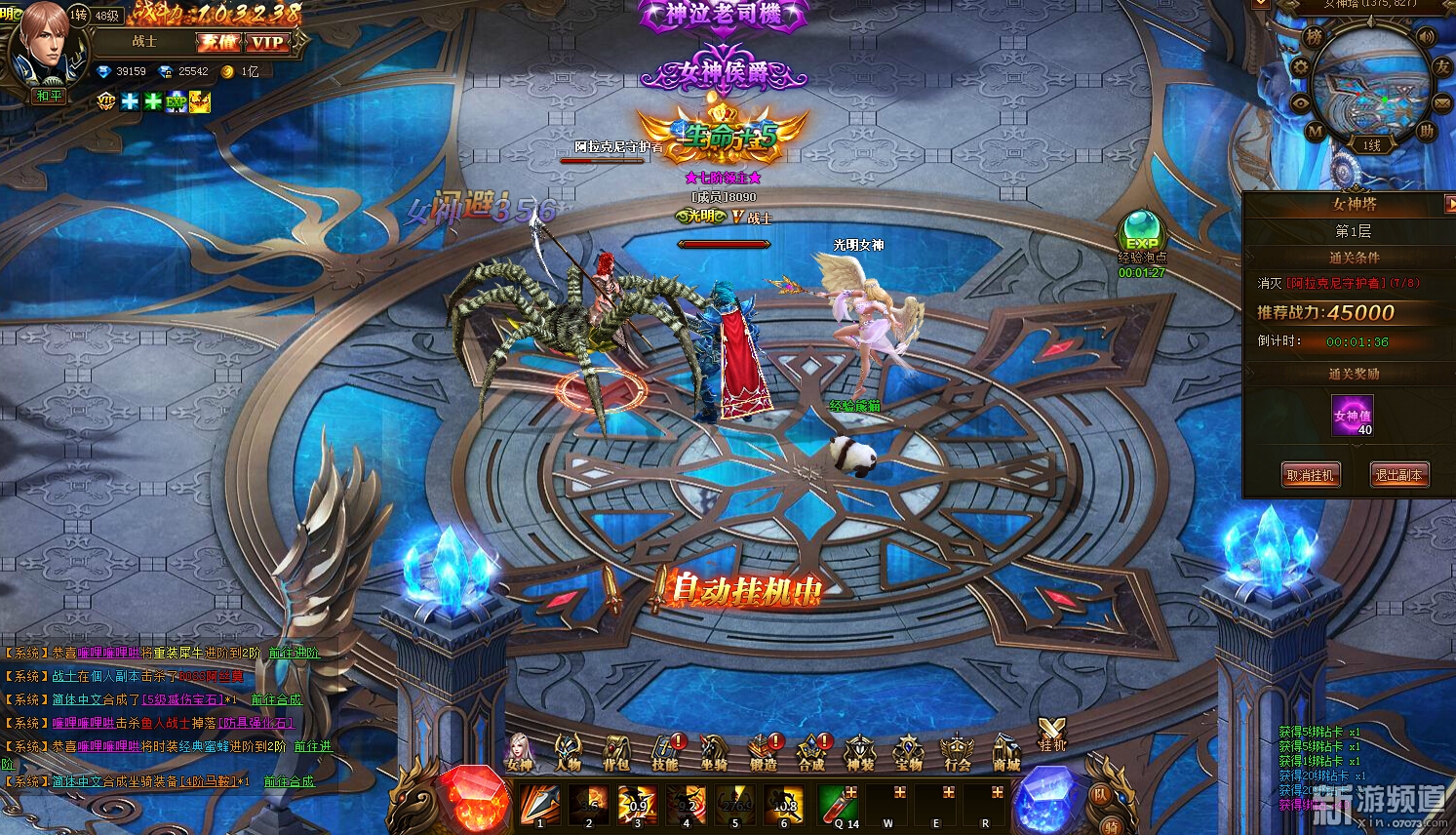Screen dimensions: 1456x835
Task: Open the 女神 goddess menu
Action: click(x=520, y=752)
